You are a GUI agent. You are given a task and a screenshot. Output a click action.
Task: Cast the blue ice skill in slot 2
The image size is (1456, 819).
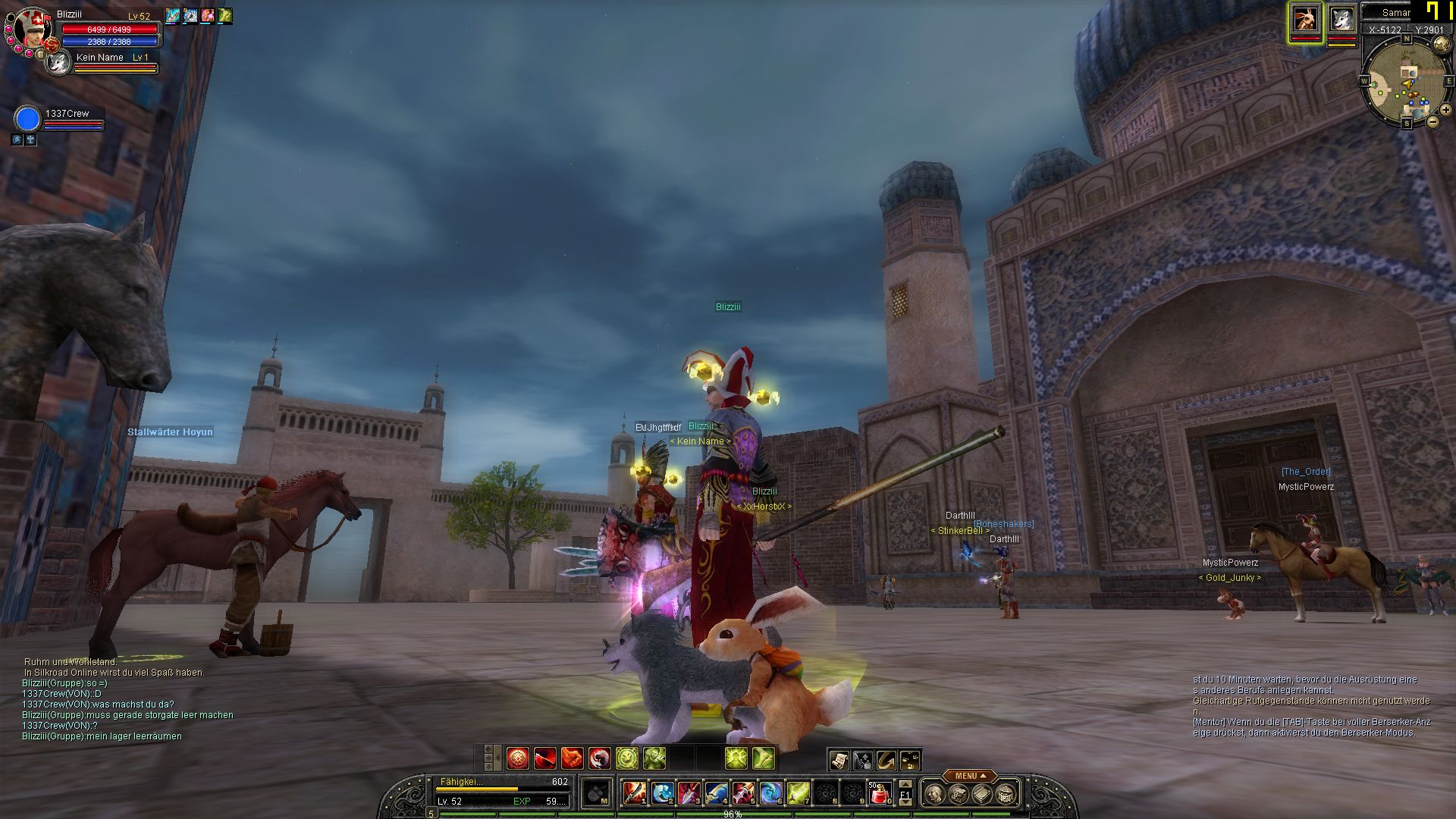661,793
